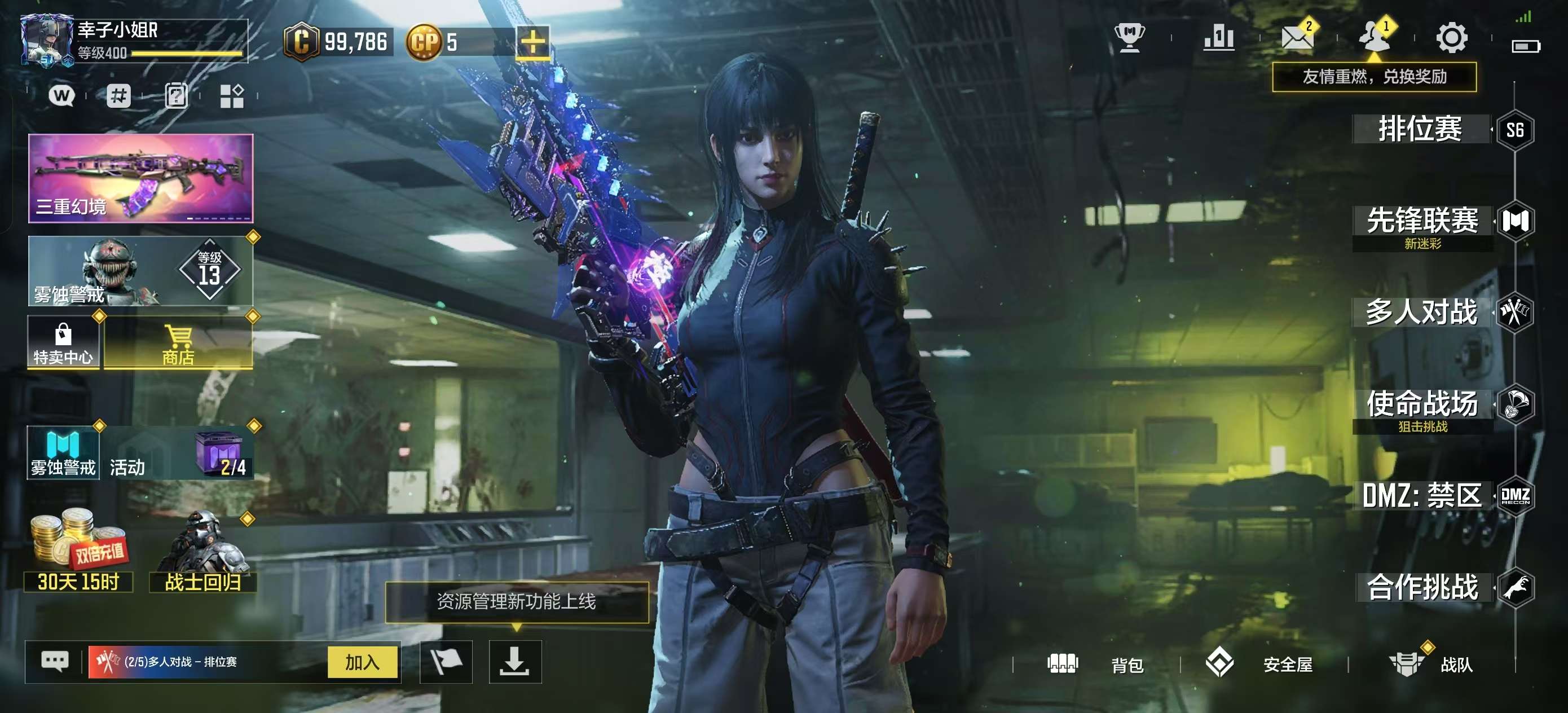This screenshot has width=1568, height=713.
Task: Open the mail envelope inbox
Action: point(1297,38)
